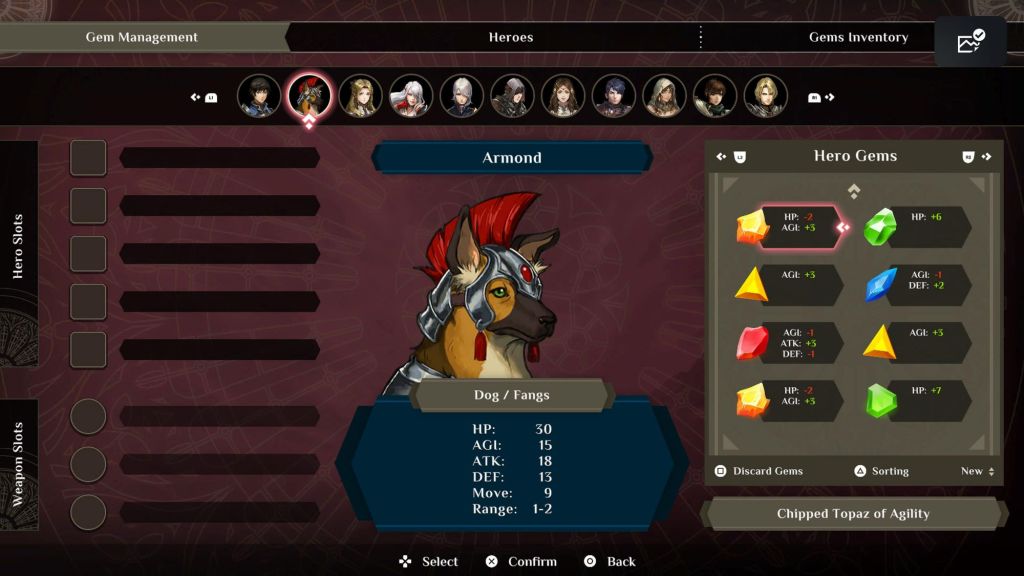The height and width of the screenshot is (576, 1024).
Task: Select the Hero Slots side label
Action: pos(19,246)
